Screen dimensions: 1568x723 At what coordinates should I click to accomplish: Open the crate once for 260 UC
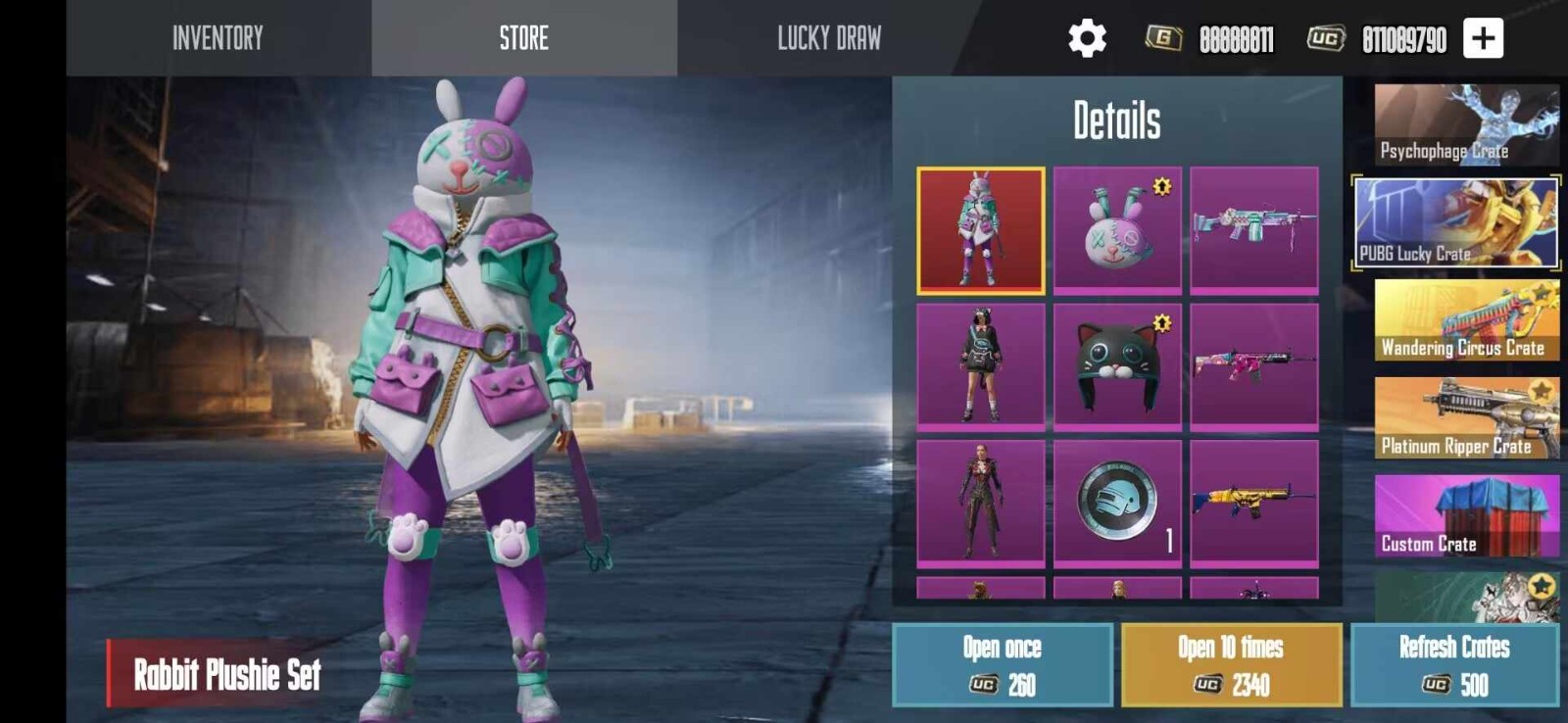click(1003, 665)
